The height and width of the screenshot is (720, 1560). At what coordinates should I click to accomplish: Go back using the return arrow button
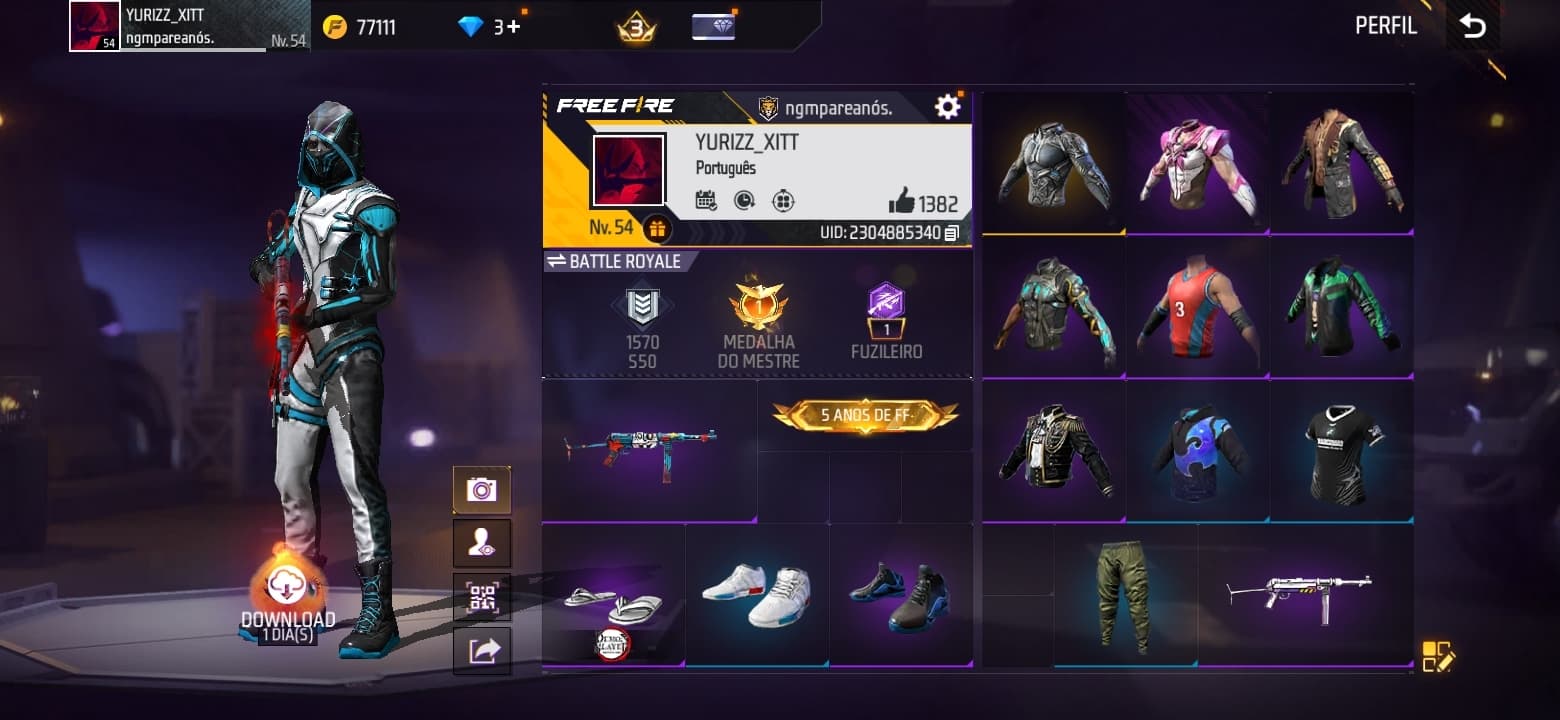pyautogui.click(x=1473, y=26)
